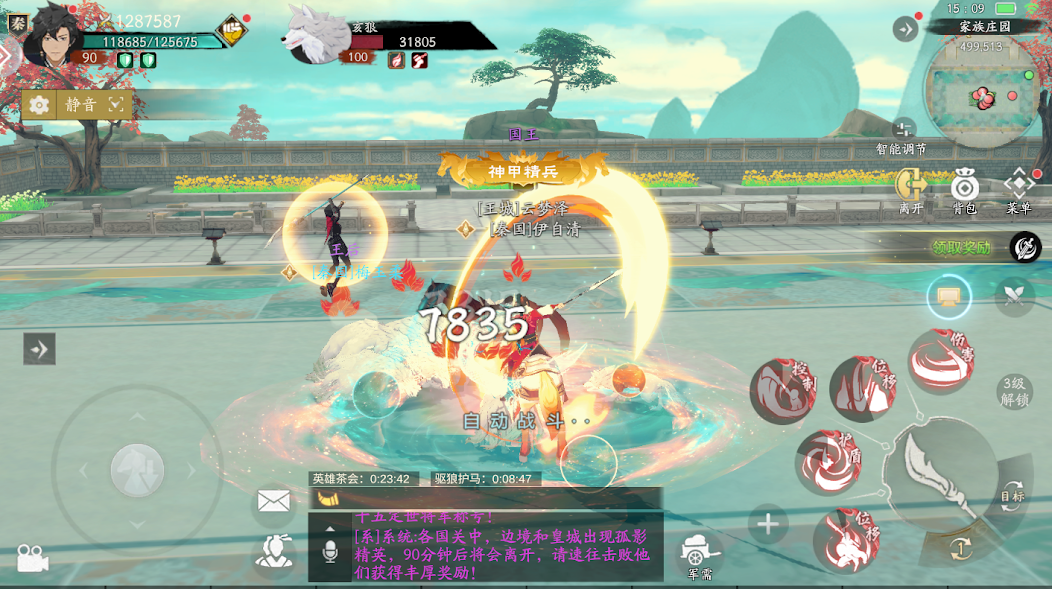This screenshot has width=1052, height=589.
Task: Tap the microphone voice chat button
Action: tap(331, 550)
